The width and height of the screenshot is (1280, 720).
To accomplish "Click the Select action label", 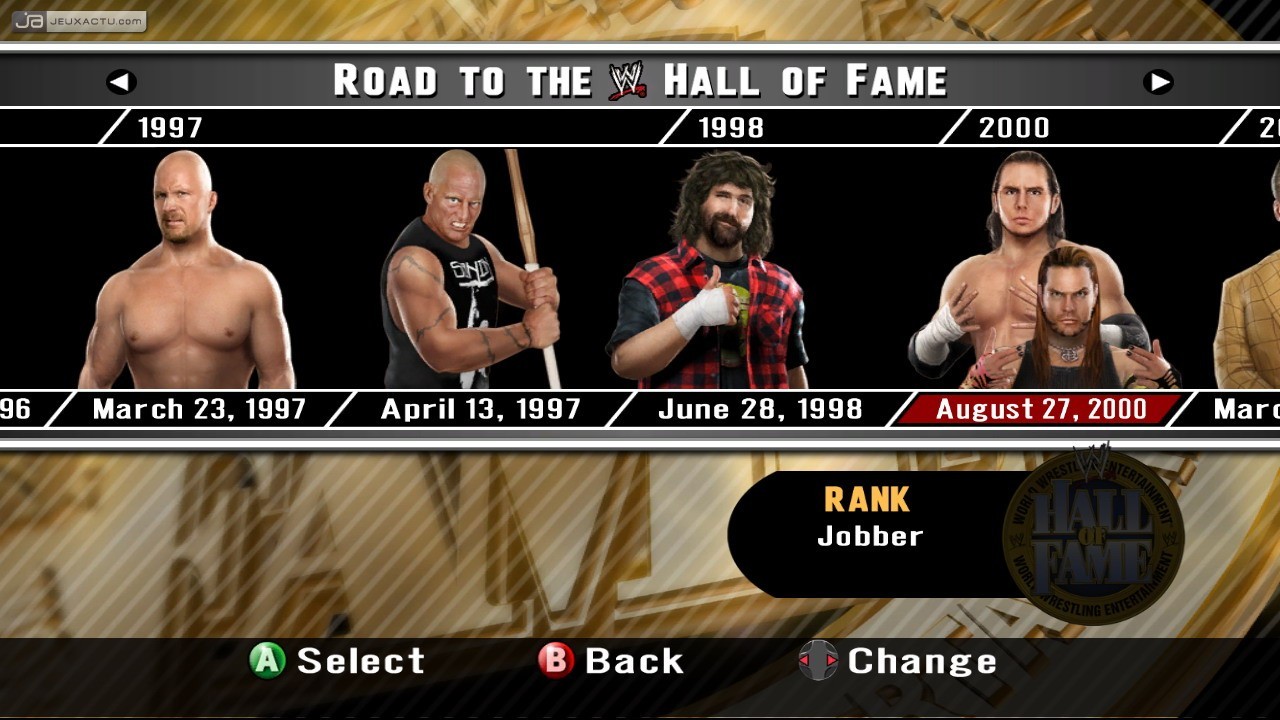I will [x=360, y=661].
